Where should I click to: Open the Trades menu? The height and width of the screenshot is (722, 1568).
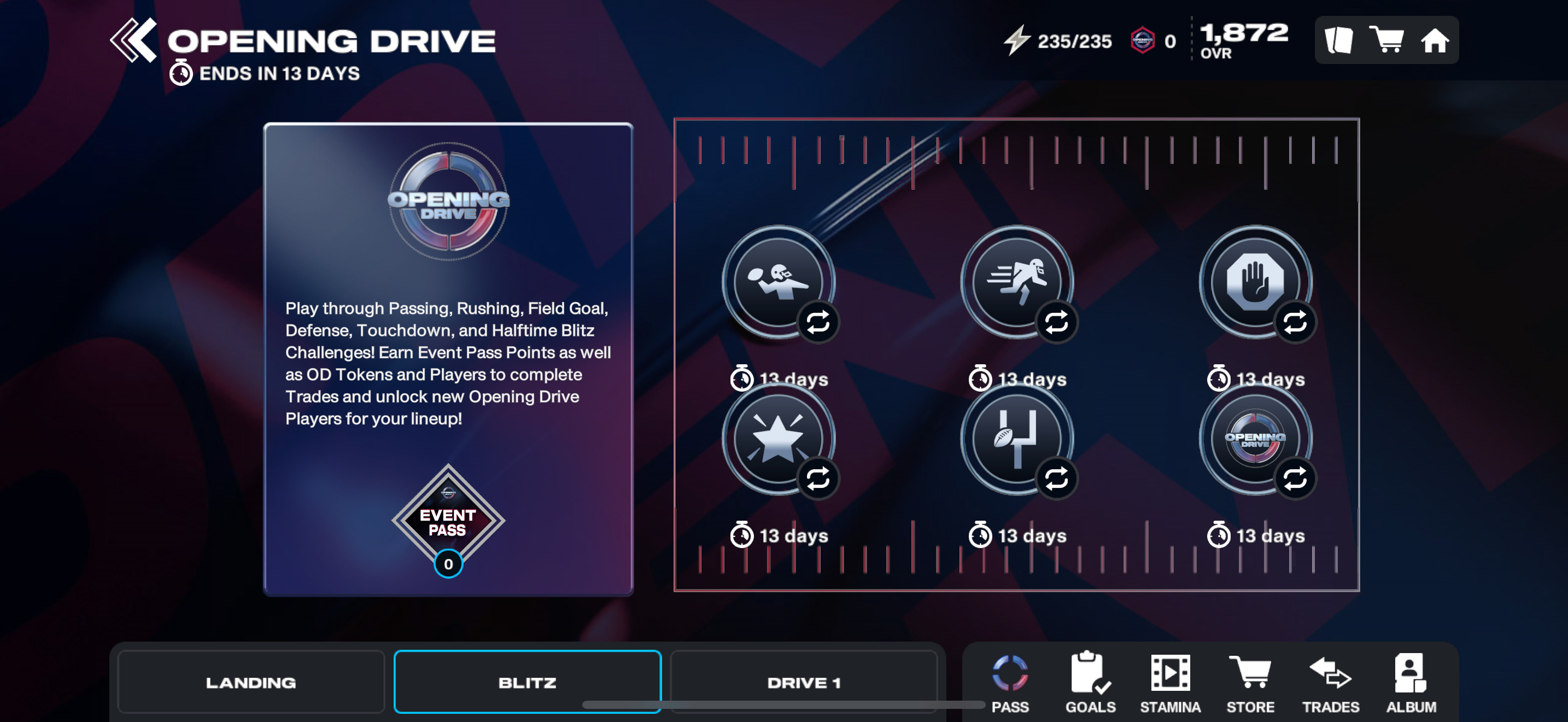pos(1331,682)
